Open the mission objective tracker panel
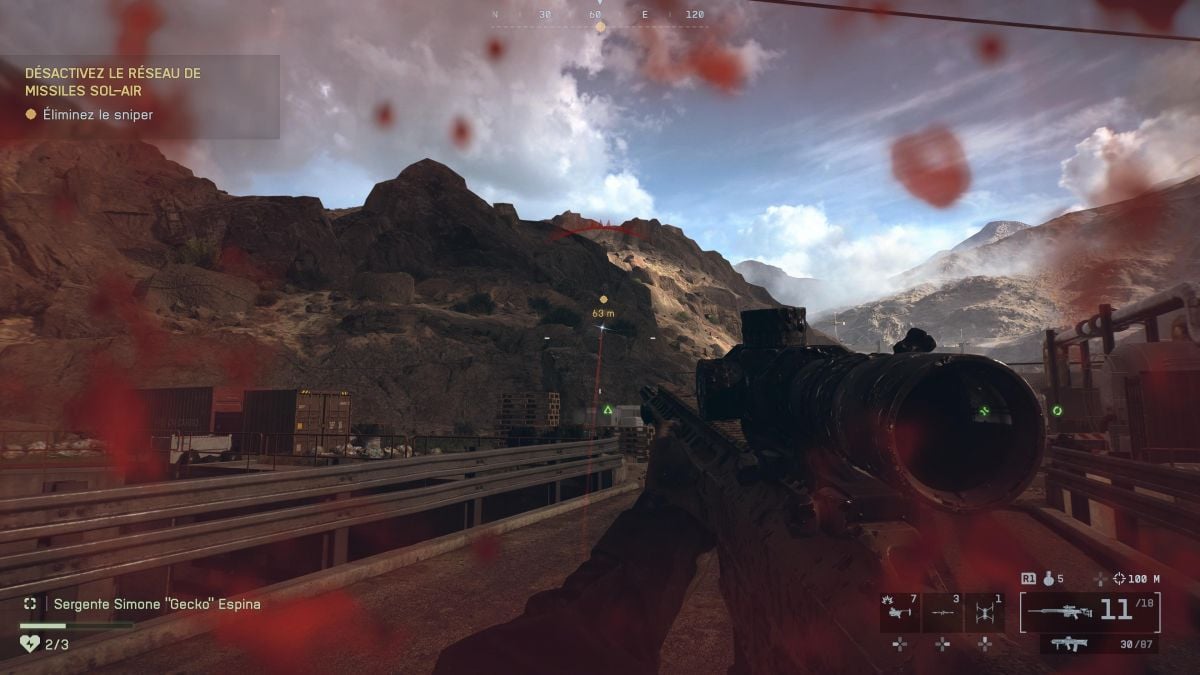This screenshot has height=675, width=1200. click(x=140, y=96)
